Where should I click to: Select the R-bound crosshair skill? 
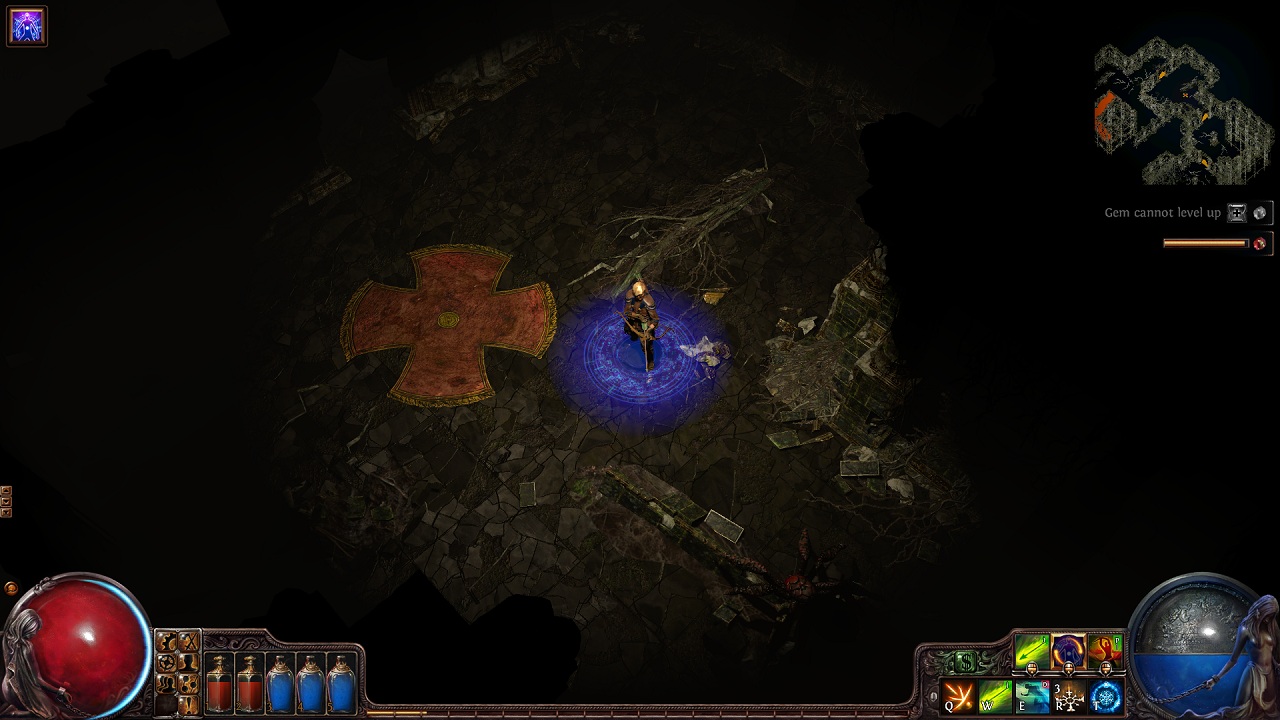pyautogui.click(x=1069, y=696)
